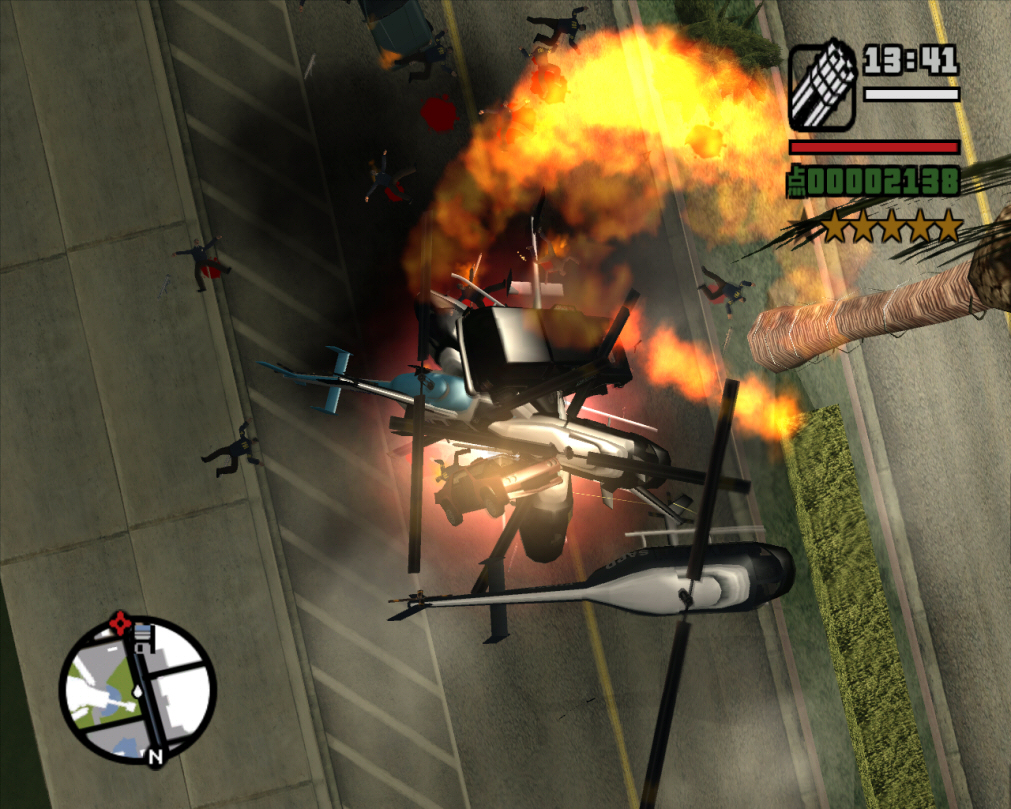The height and width of the screenshot is (809, 1011).
Task: Click the red waypoint marker on the radar
Action: pyautogui.click(x=121, y=624)
